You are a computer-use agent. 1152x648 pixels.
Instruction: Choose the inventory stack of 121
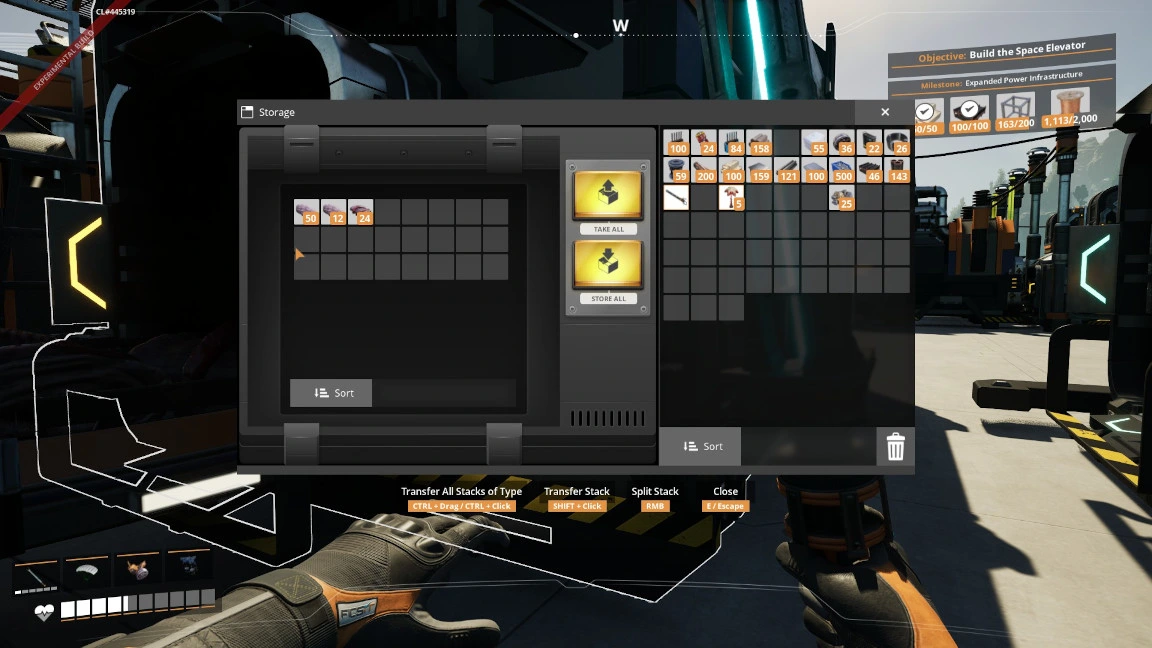coord(787,170)
